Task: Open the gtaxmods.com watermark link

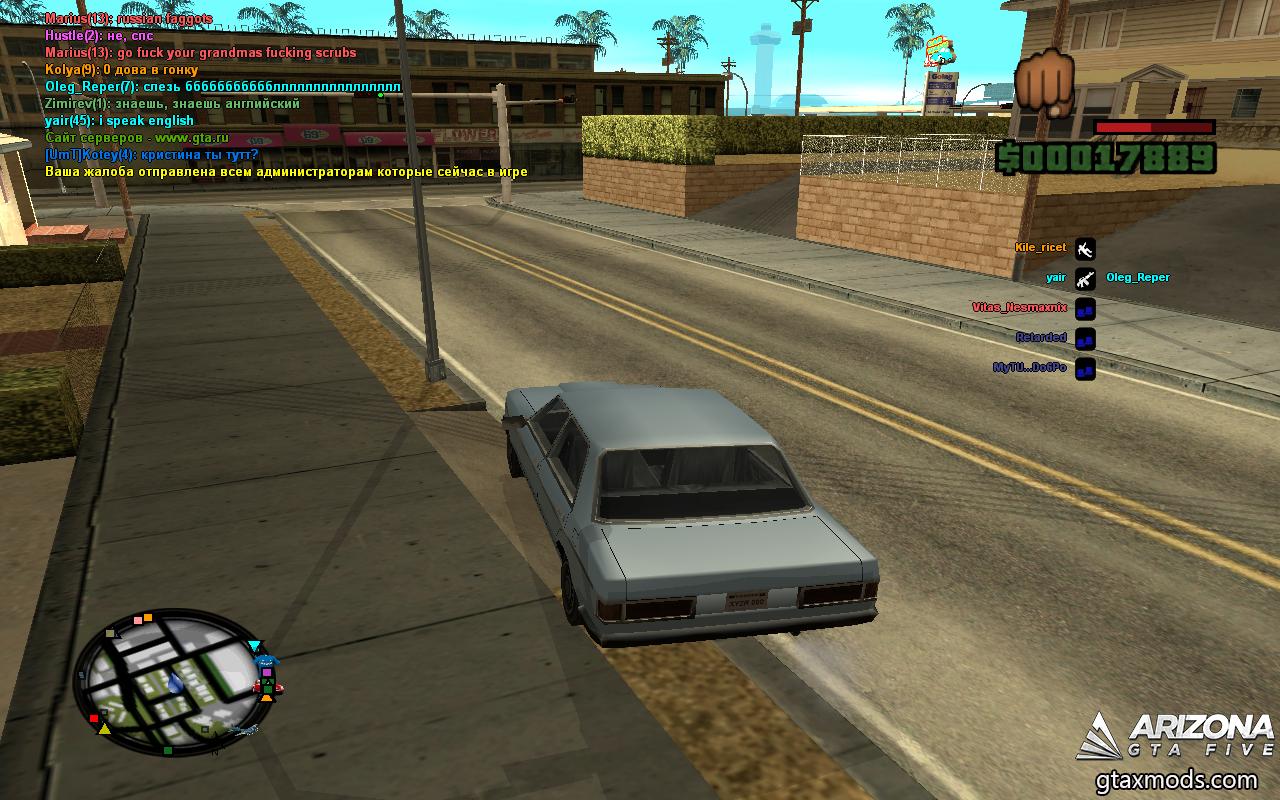Action: coord(1184,781)
